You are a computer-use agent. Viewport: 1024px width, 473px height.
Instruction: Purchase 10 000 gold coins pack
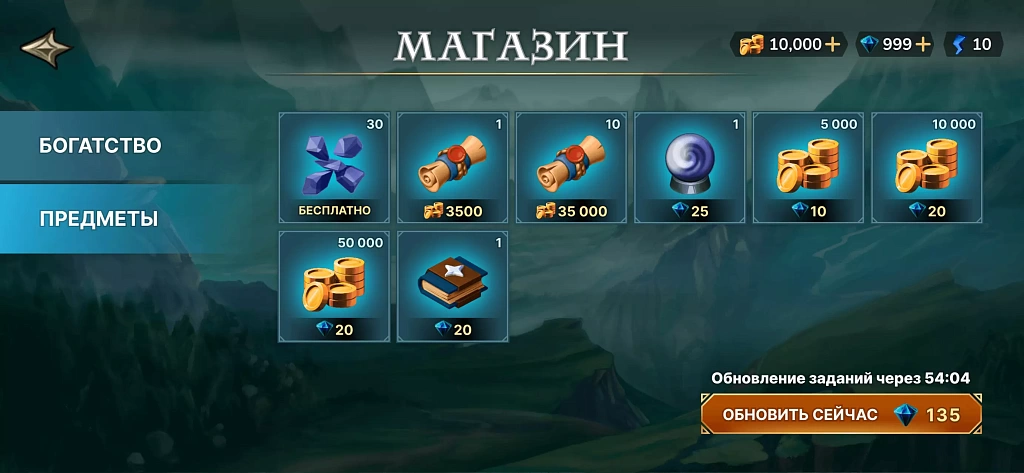pyautogui.click(x=927, y=167)
